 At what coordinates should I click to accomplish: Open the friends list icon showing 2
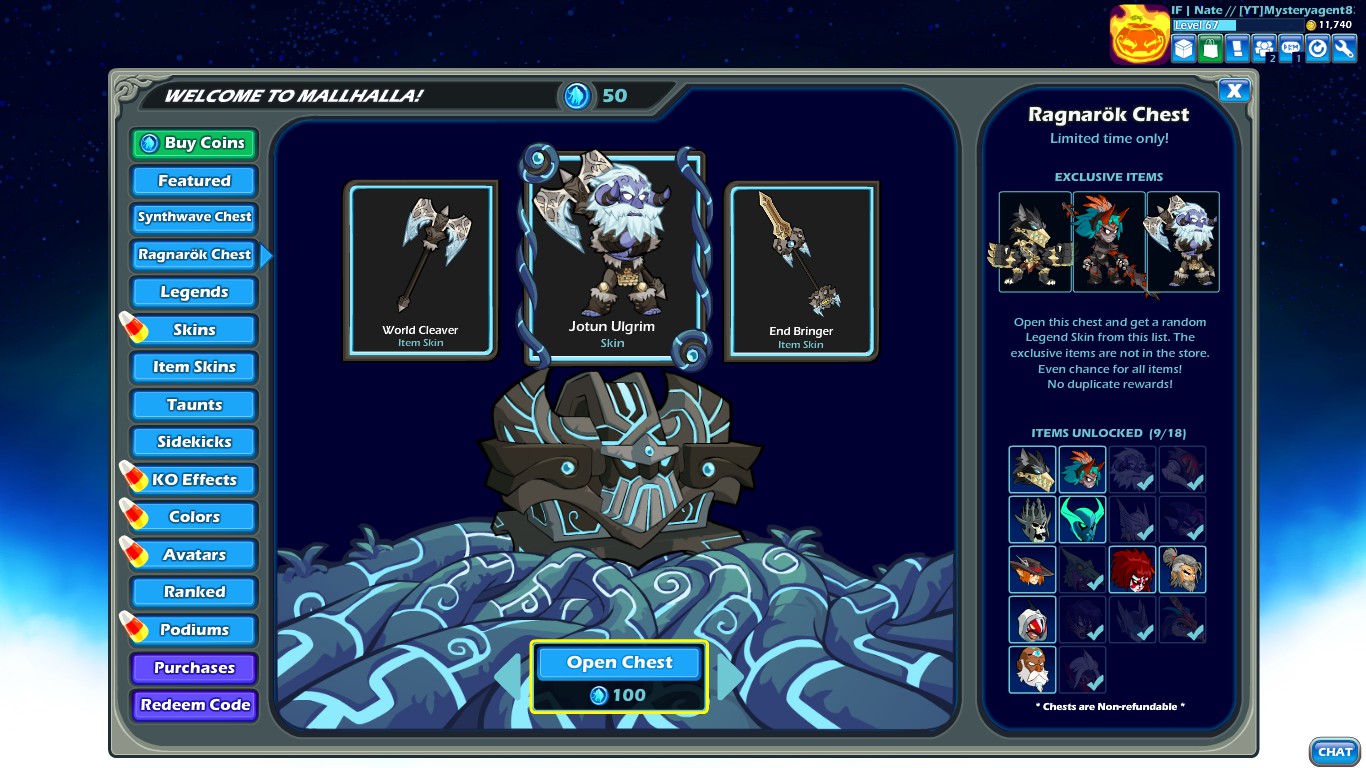click(1263, 47)
